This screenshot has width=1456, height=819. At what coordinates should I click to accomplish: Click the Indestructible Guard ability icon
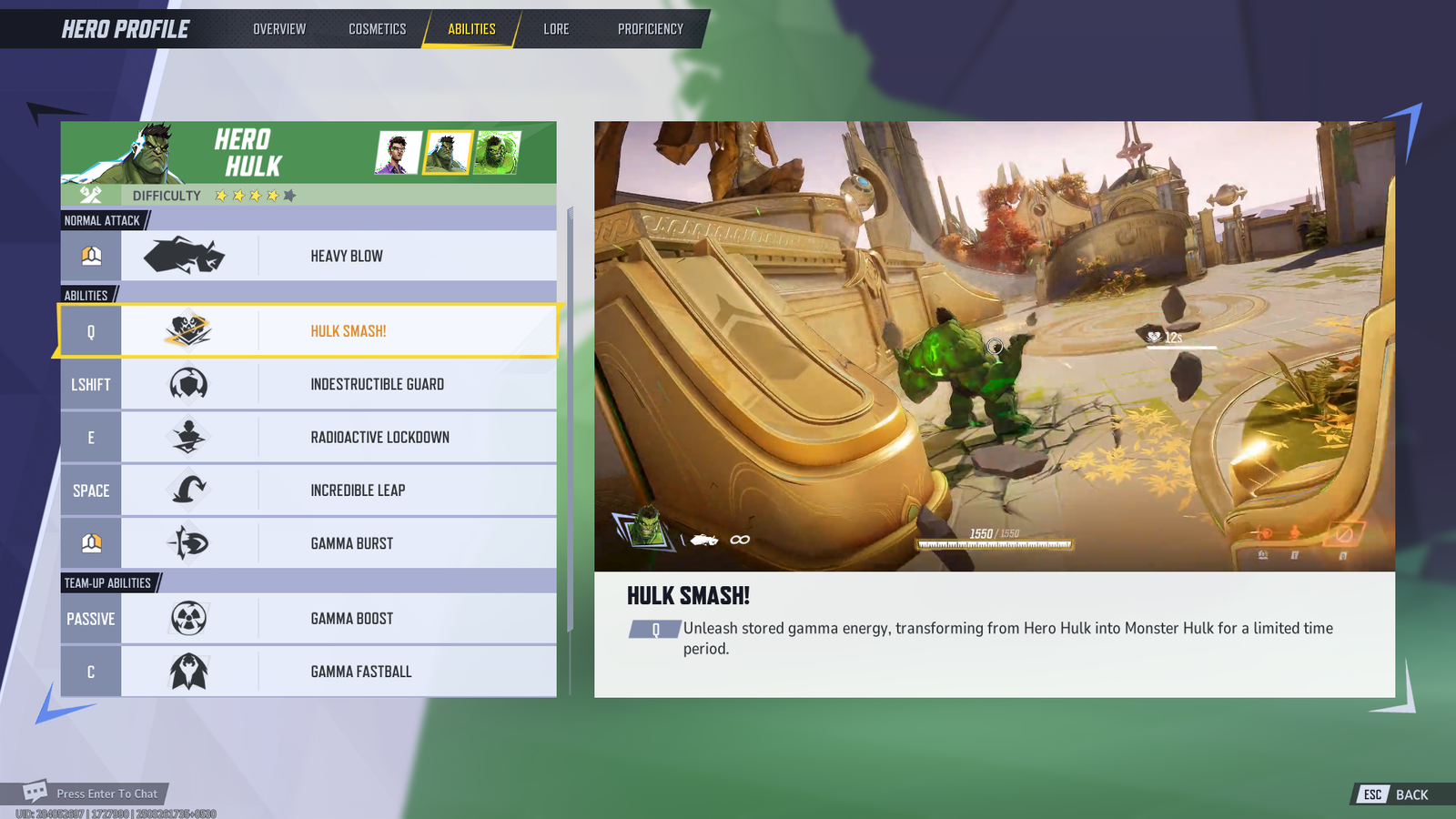[x=187, y=384]
